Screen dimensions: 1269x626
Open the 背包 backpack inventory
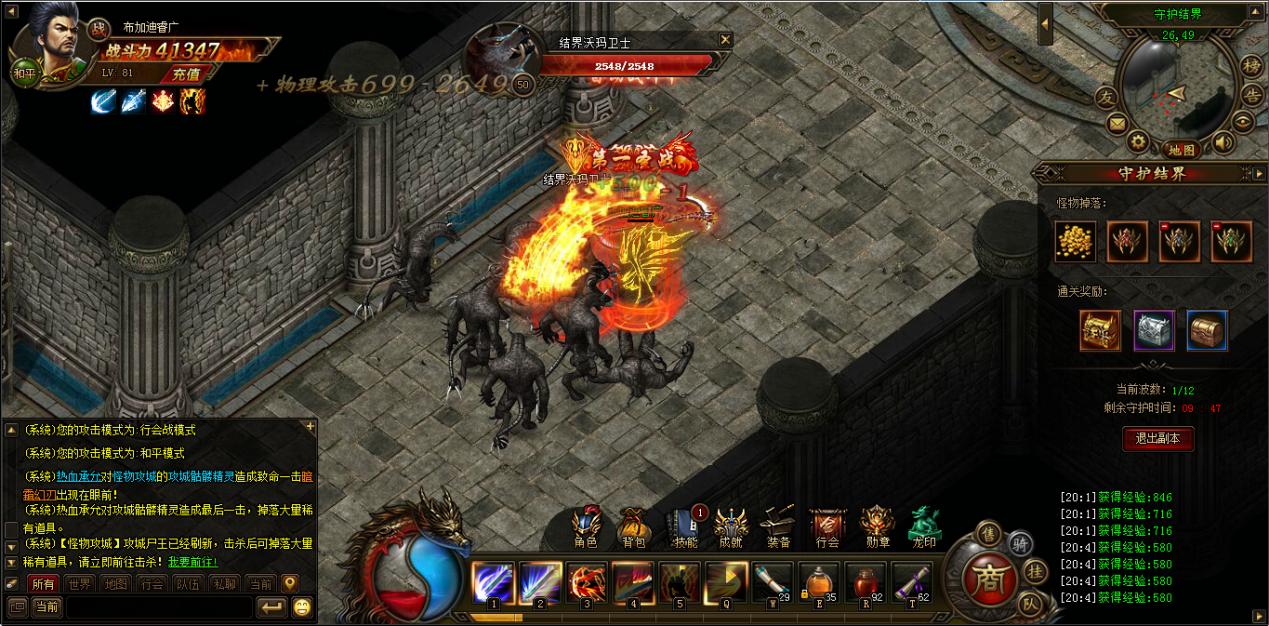pyautogui.click(x=634, y=528)
